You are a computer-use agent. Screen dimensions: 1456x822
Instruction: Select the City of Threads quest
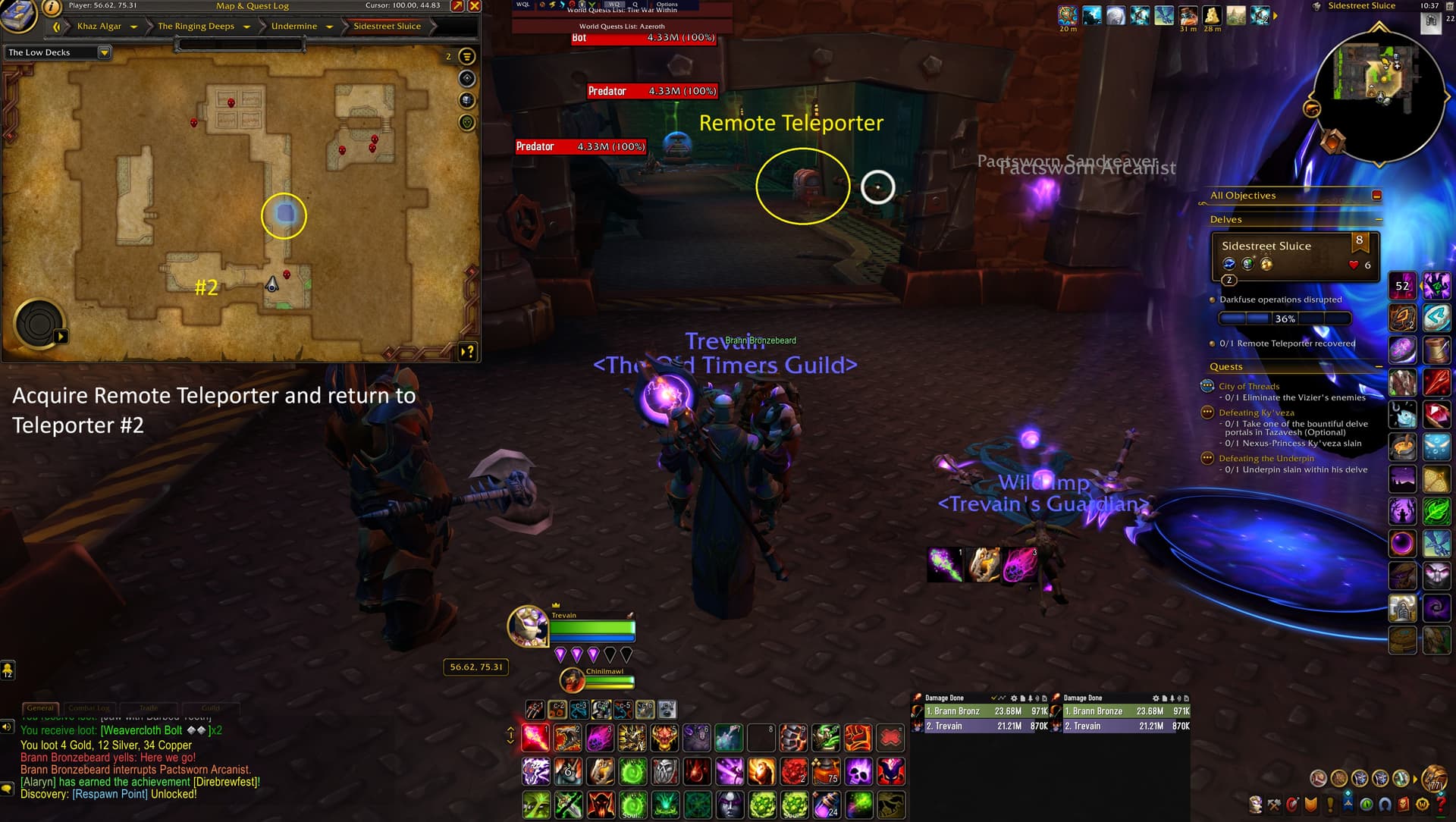[x=1248, y=387]
